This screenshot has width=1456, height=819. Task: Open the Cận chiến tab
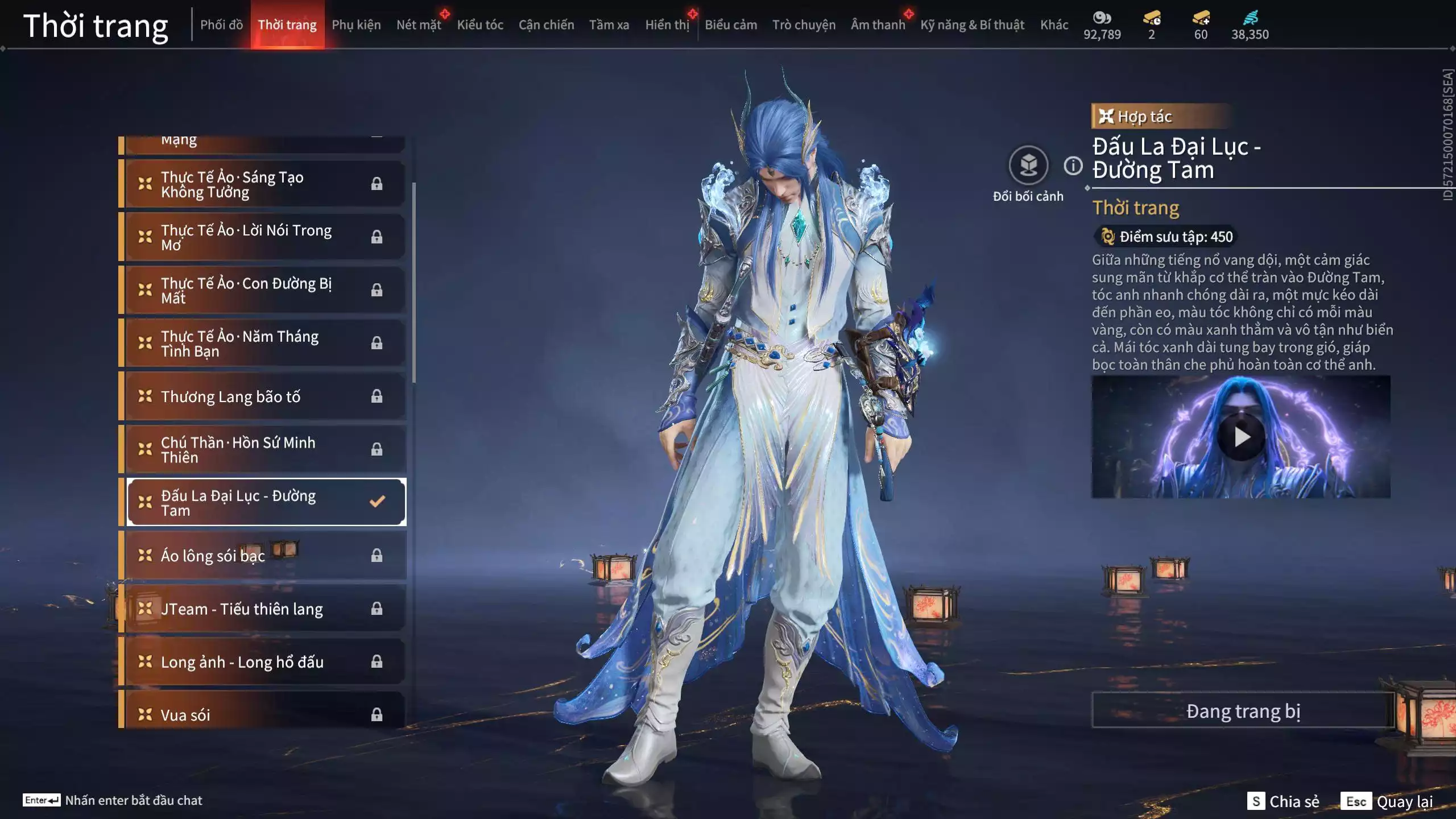click(546, 25)
